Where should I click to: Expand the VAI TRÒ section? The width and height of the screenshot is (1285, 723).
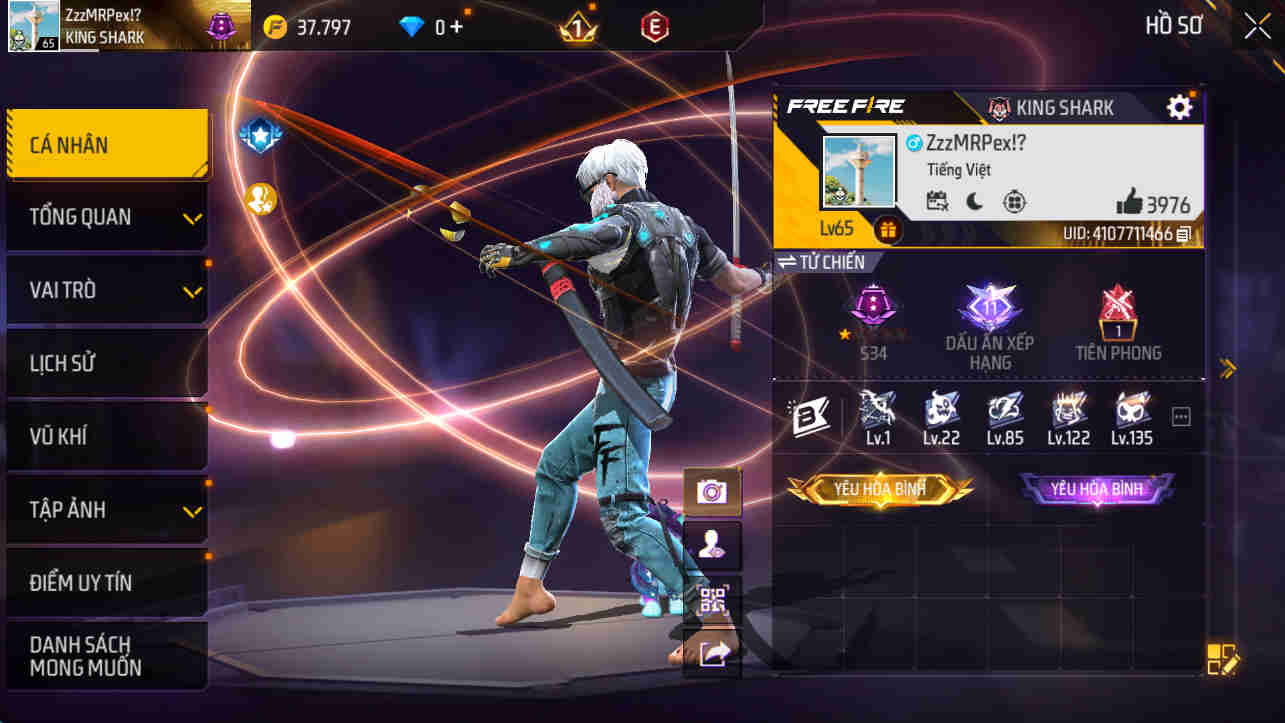click(x=107, y=290)
